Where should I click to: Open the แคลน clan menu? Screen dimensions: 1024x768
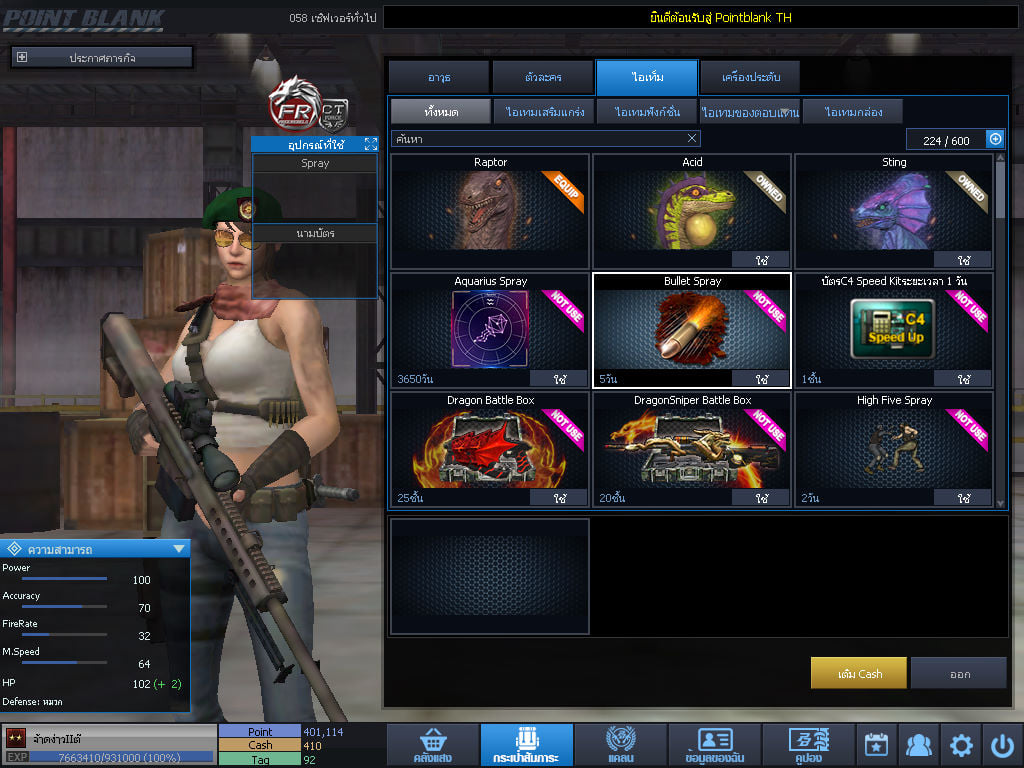point(620,745)
